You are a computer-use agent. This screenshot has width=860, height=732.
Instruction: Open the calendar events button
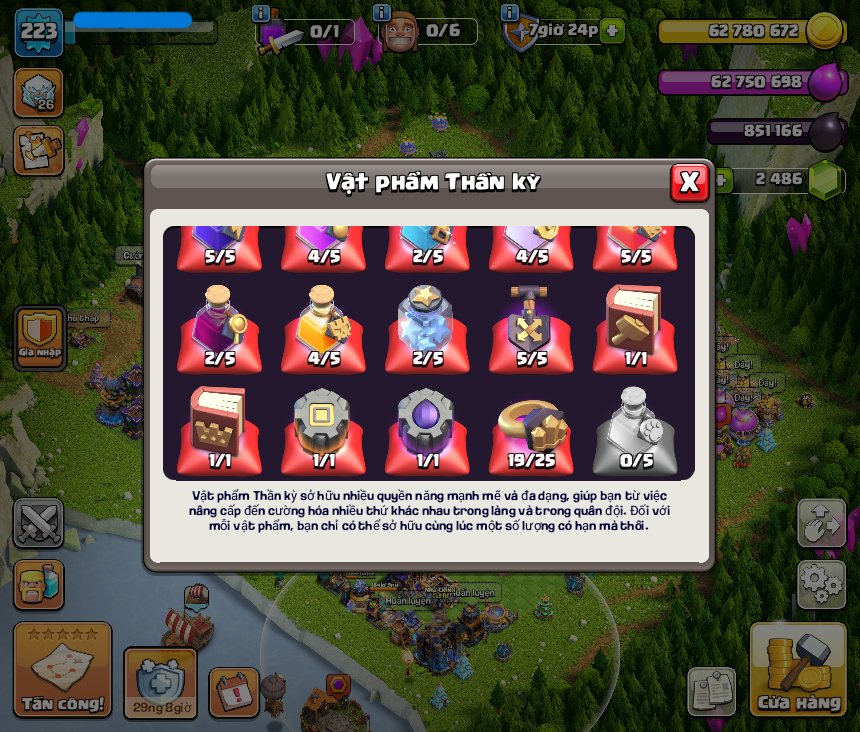234,692
